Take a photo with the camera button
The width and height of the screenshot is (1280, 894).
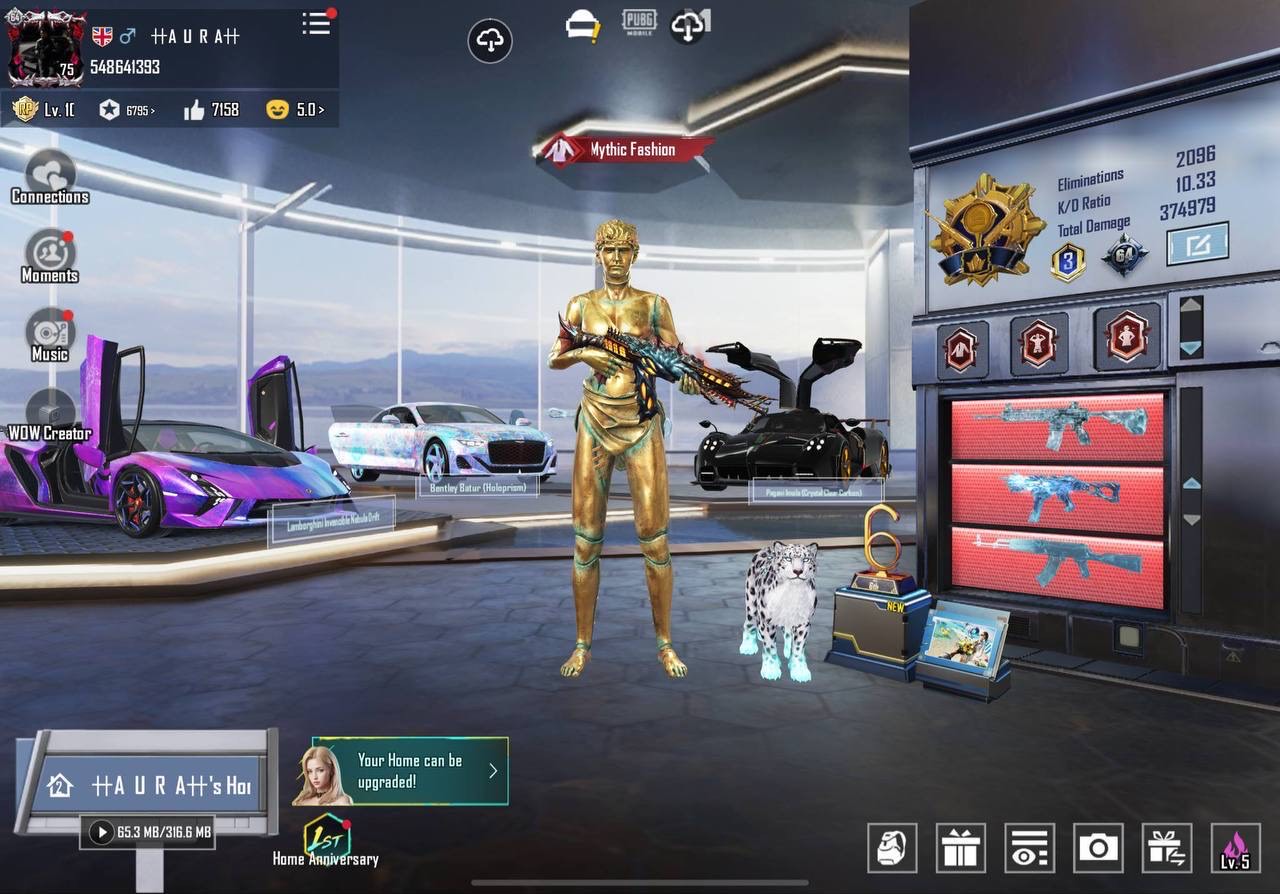click(1098, 848)
